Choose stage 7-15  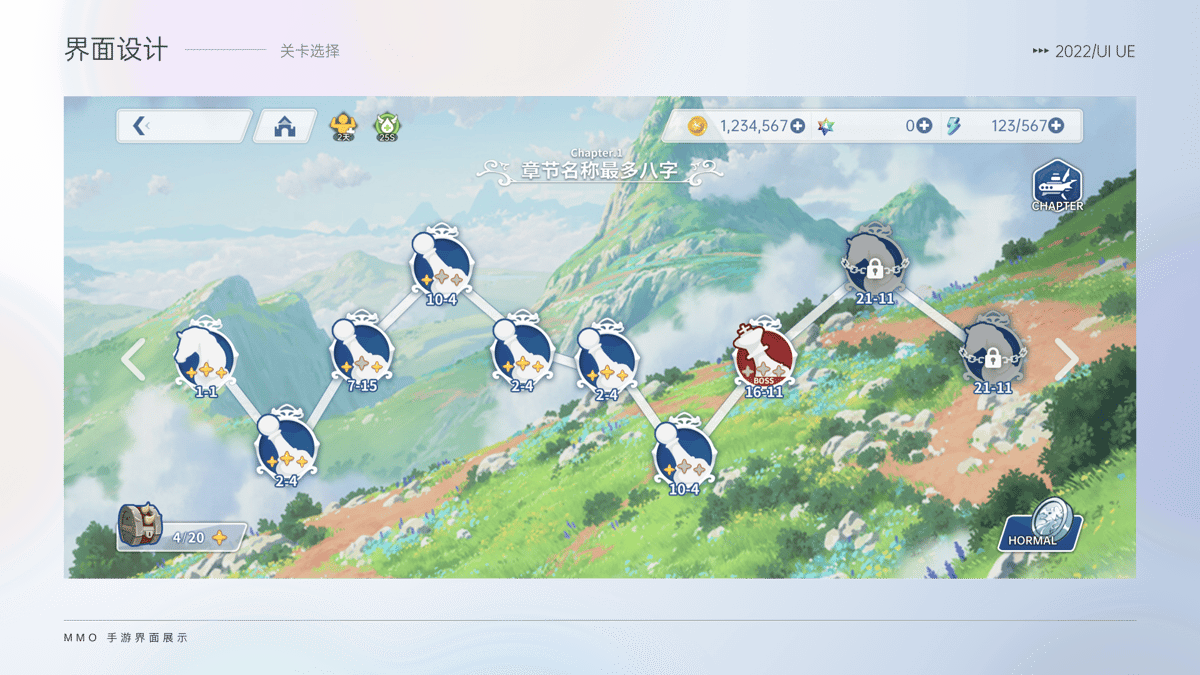tap(361, 351)
